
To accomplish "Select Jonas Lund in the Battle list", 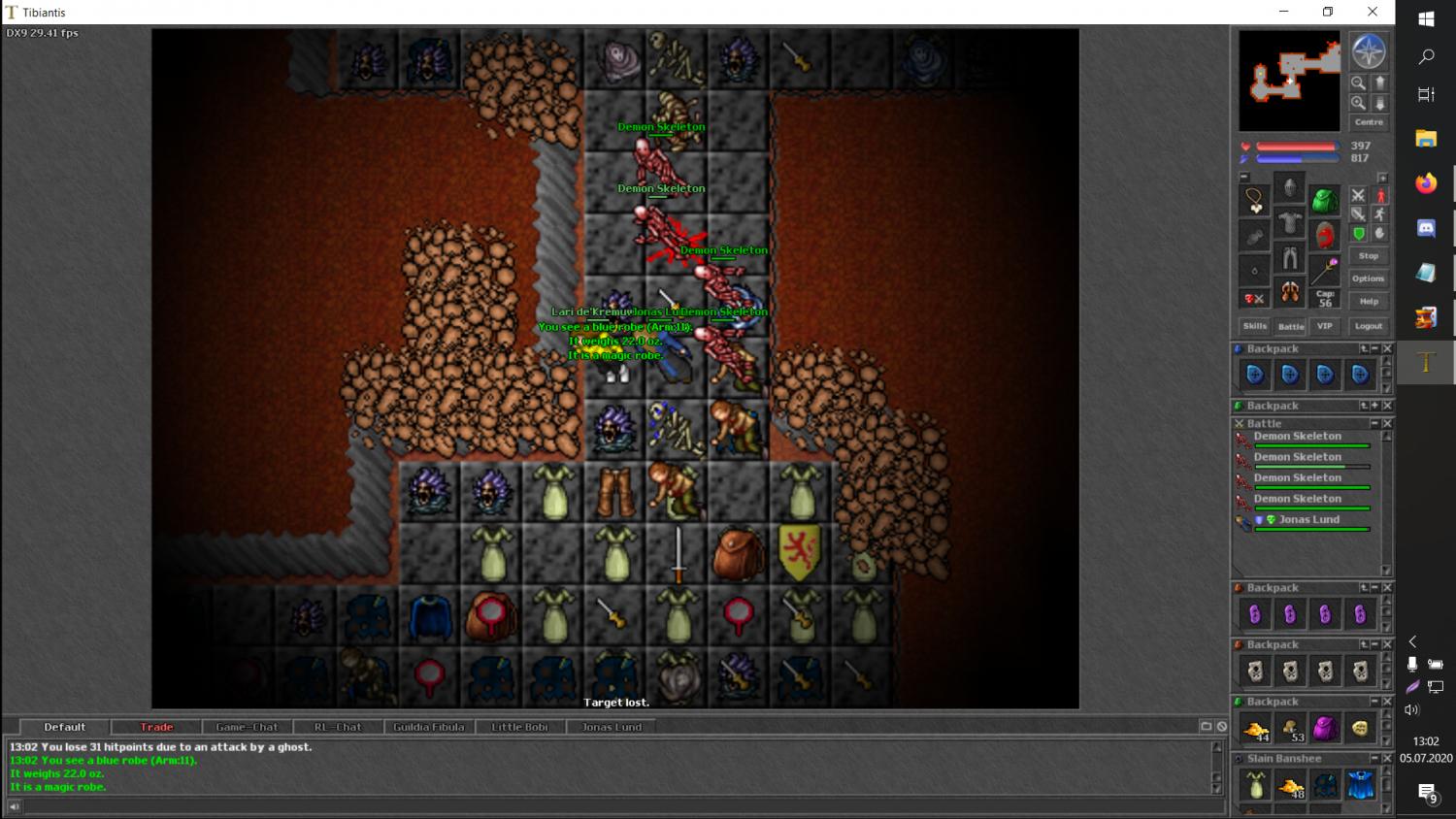I will [x=1309, y=520].
